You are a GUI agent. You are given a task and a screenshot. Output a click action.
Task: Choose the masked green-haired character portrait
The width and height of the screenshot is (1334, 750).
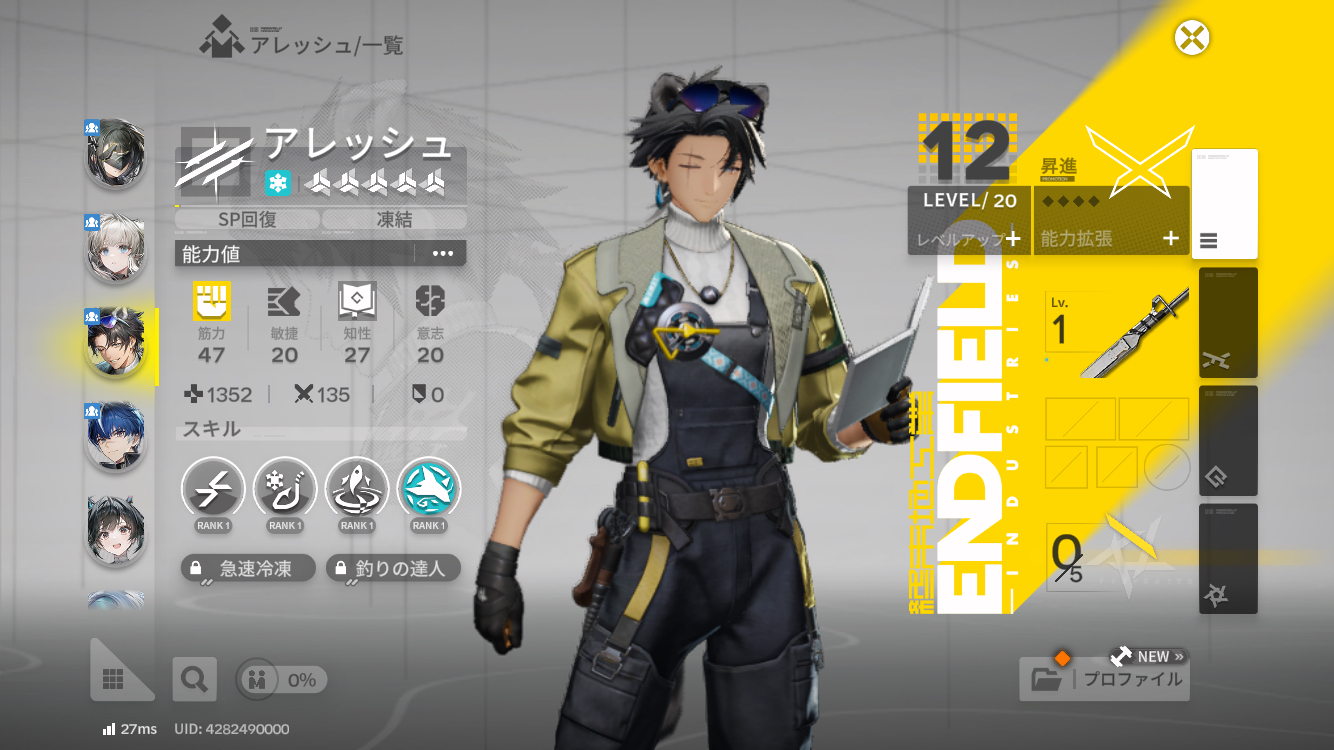click(116, 155)
